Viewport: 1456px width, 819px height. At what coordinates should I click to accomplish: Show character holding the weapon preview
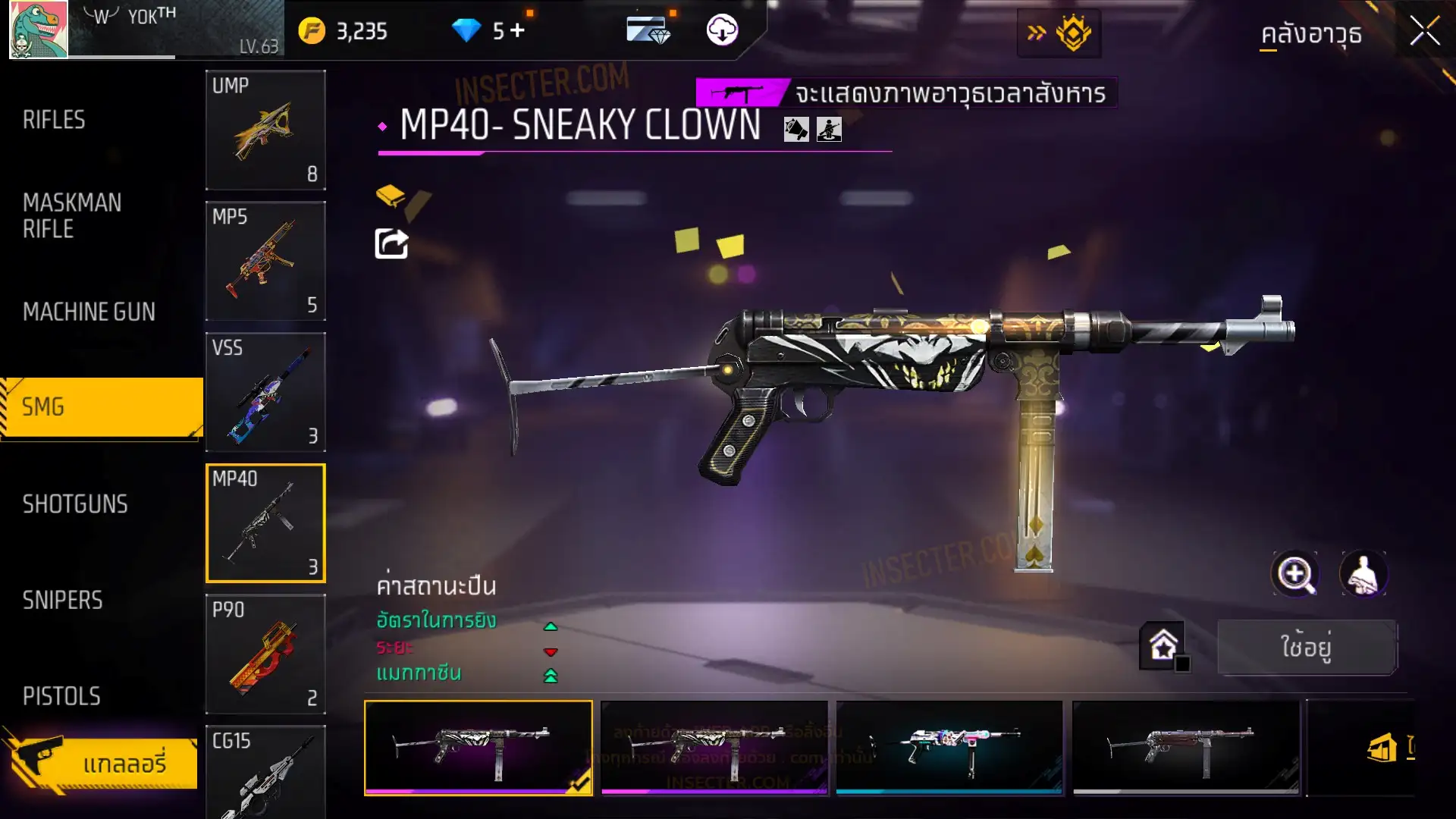point(1363,574)
